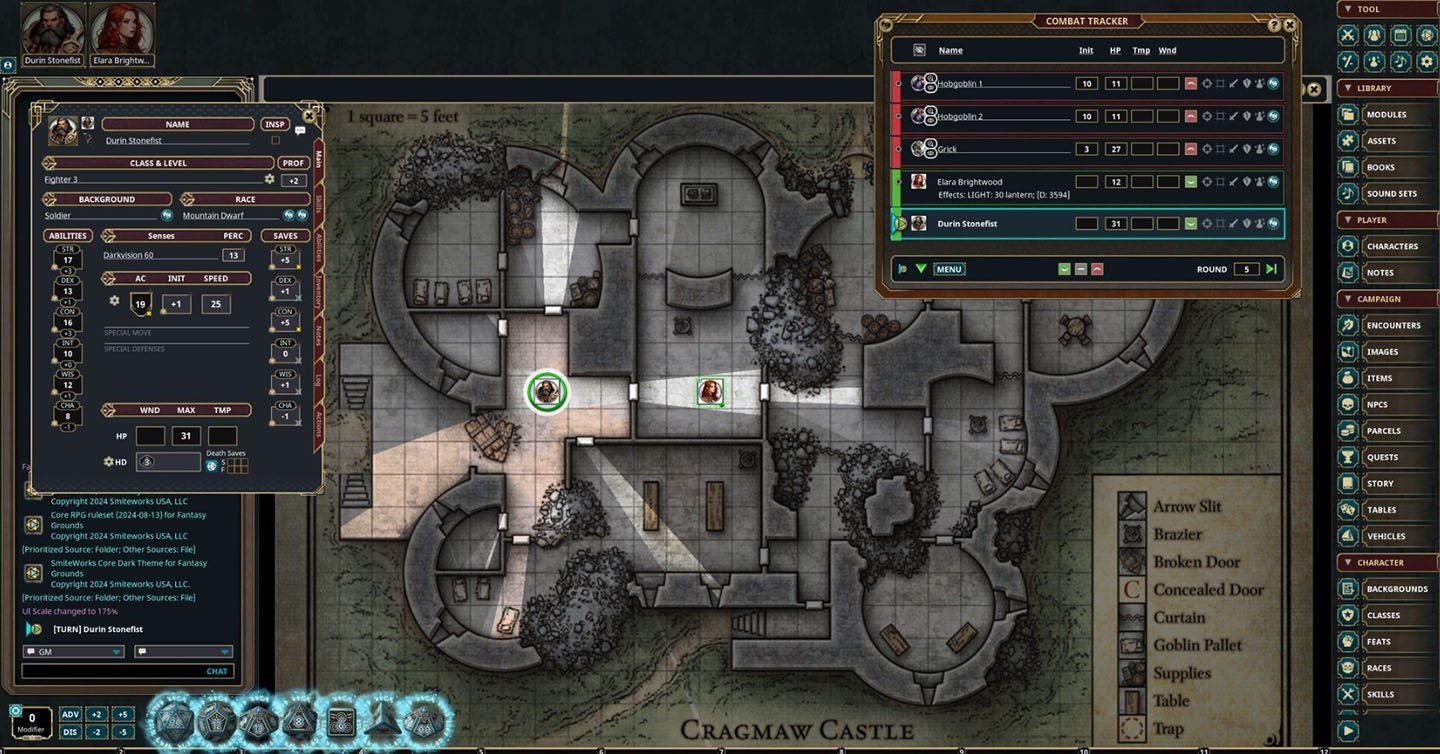Open the GM chat mode dropdown
Viewport: 1440px width, 754px height.
pos(73,651)
